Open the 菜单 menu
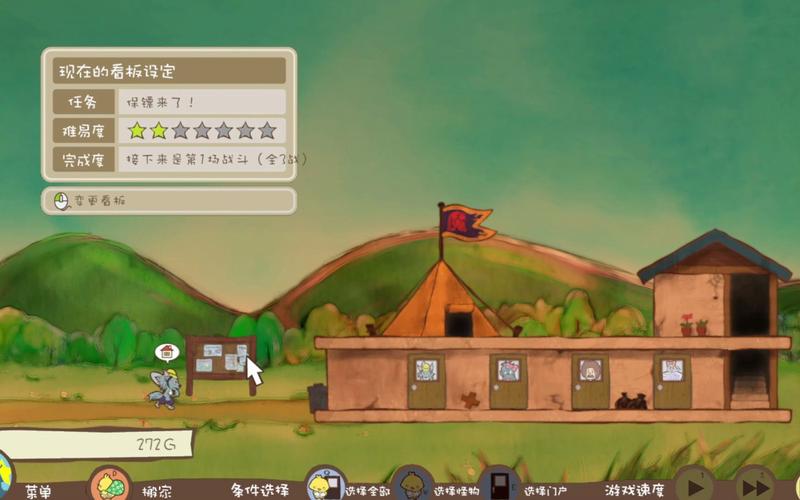This screenshot has width=800, height=500. pos(38,491)
